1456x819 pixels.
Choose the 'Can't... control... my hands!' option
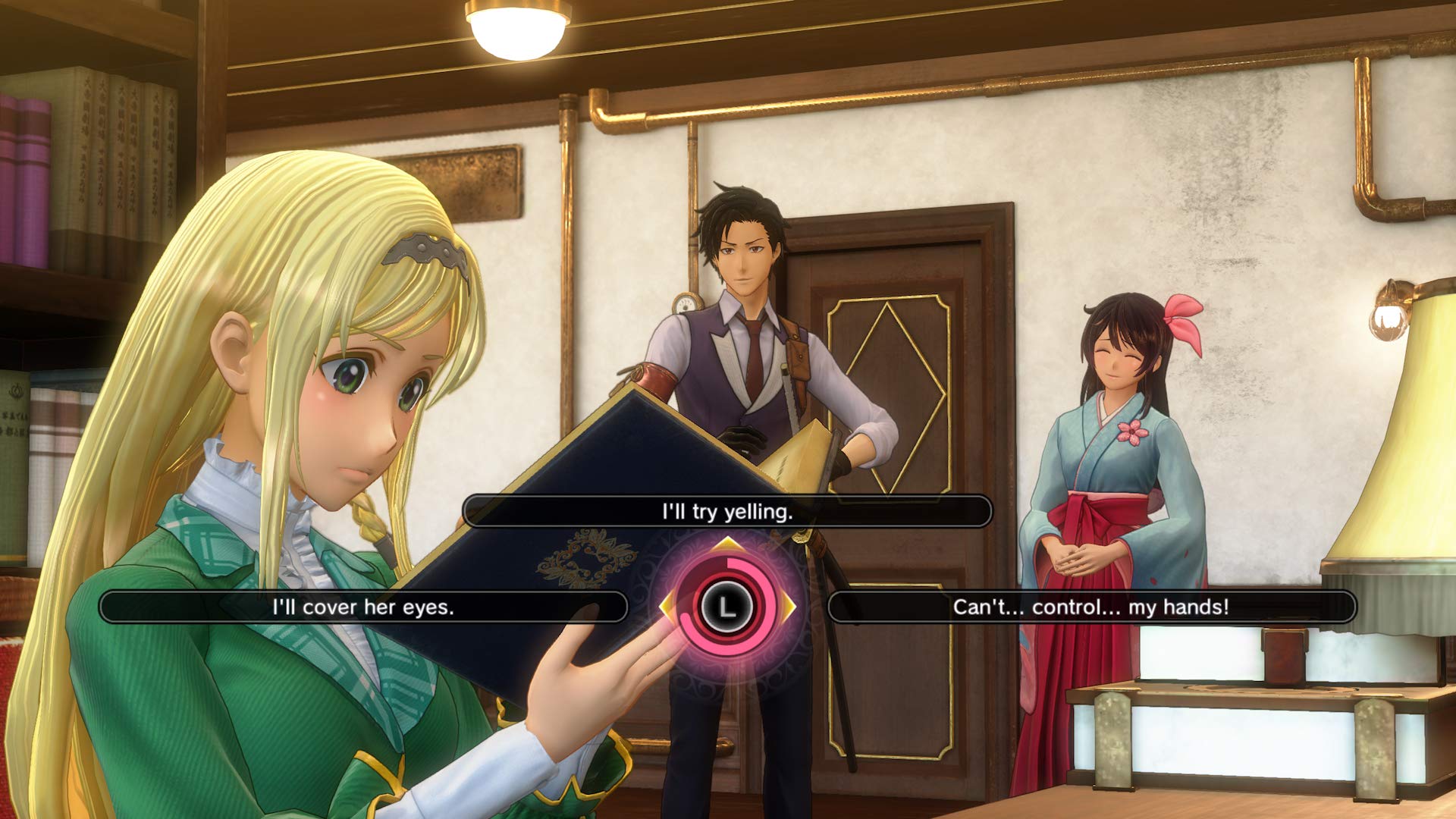[1092, 606]
